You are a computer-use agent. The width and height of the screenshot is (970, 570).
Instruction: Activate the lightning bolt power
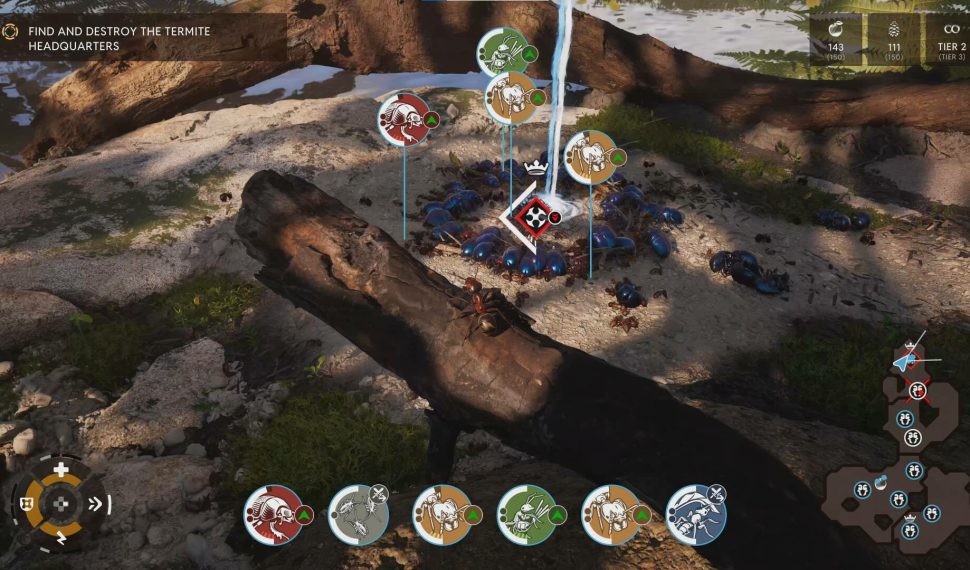[x=61, y=540]
